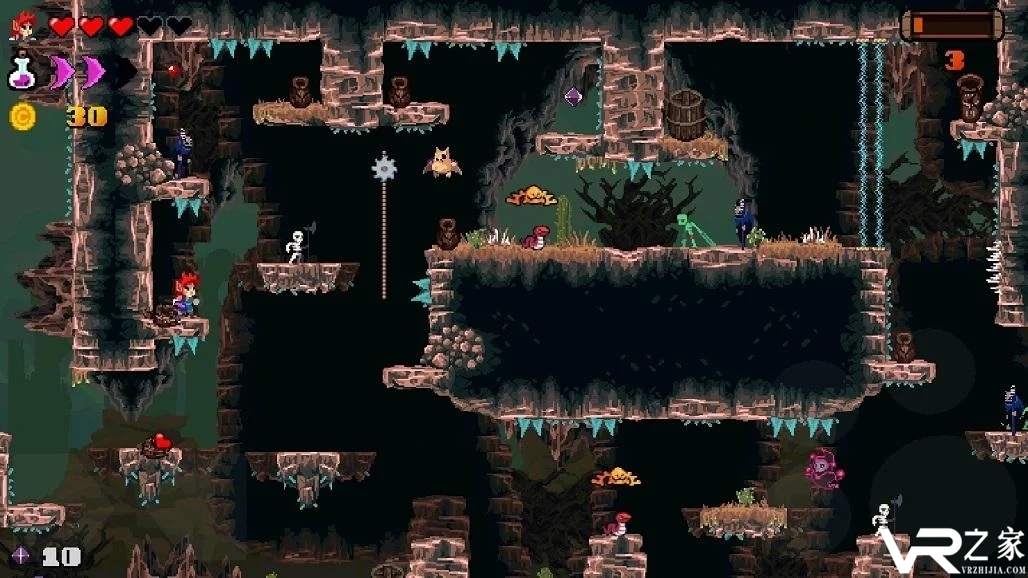1028x578 pixels.
Task: Select the red-haired hero portrait
Action: click(23, 25)
